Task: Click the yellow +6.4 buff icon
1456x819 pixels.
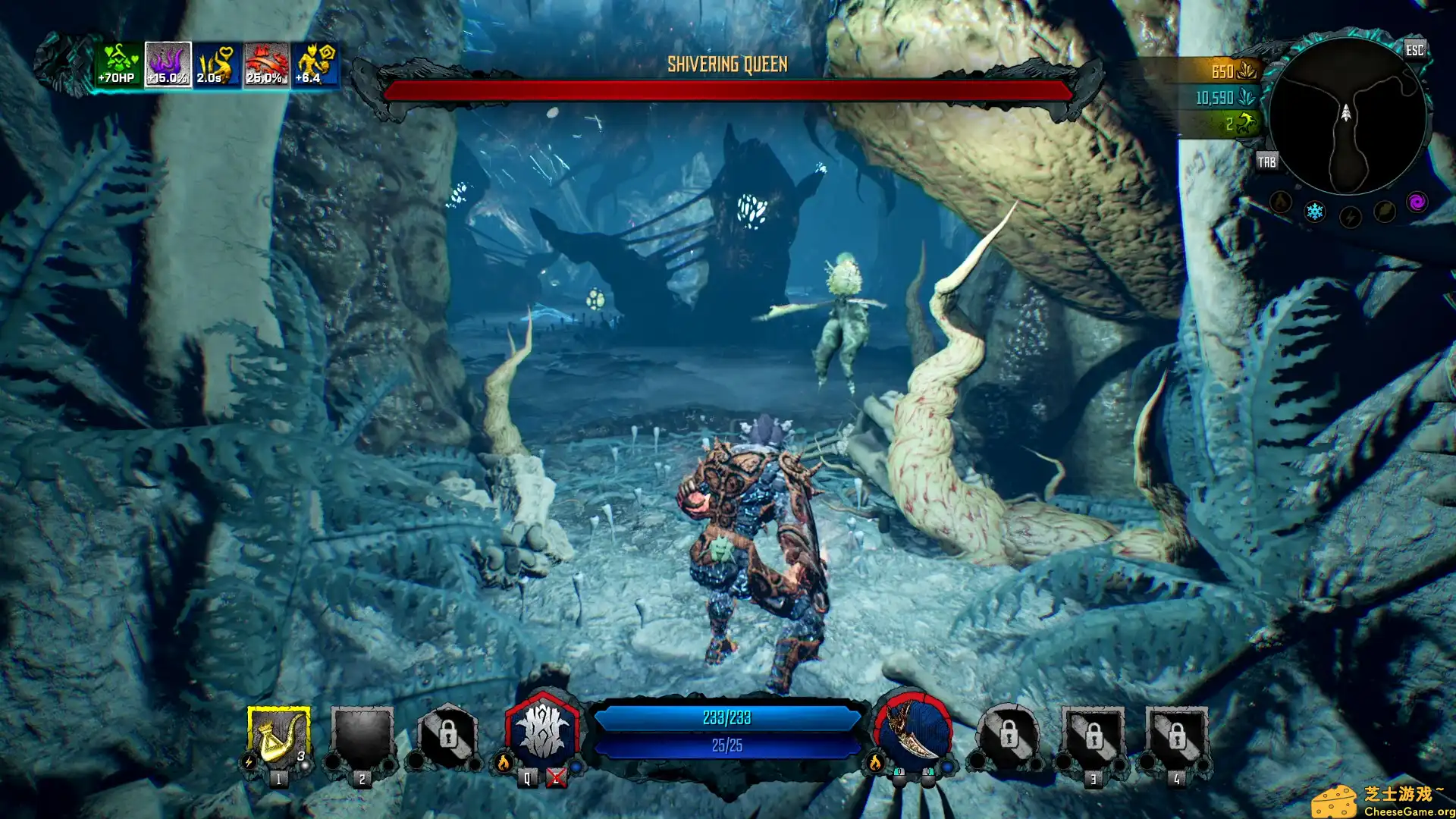Action: (x=315, y=64)
